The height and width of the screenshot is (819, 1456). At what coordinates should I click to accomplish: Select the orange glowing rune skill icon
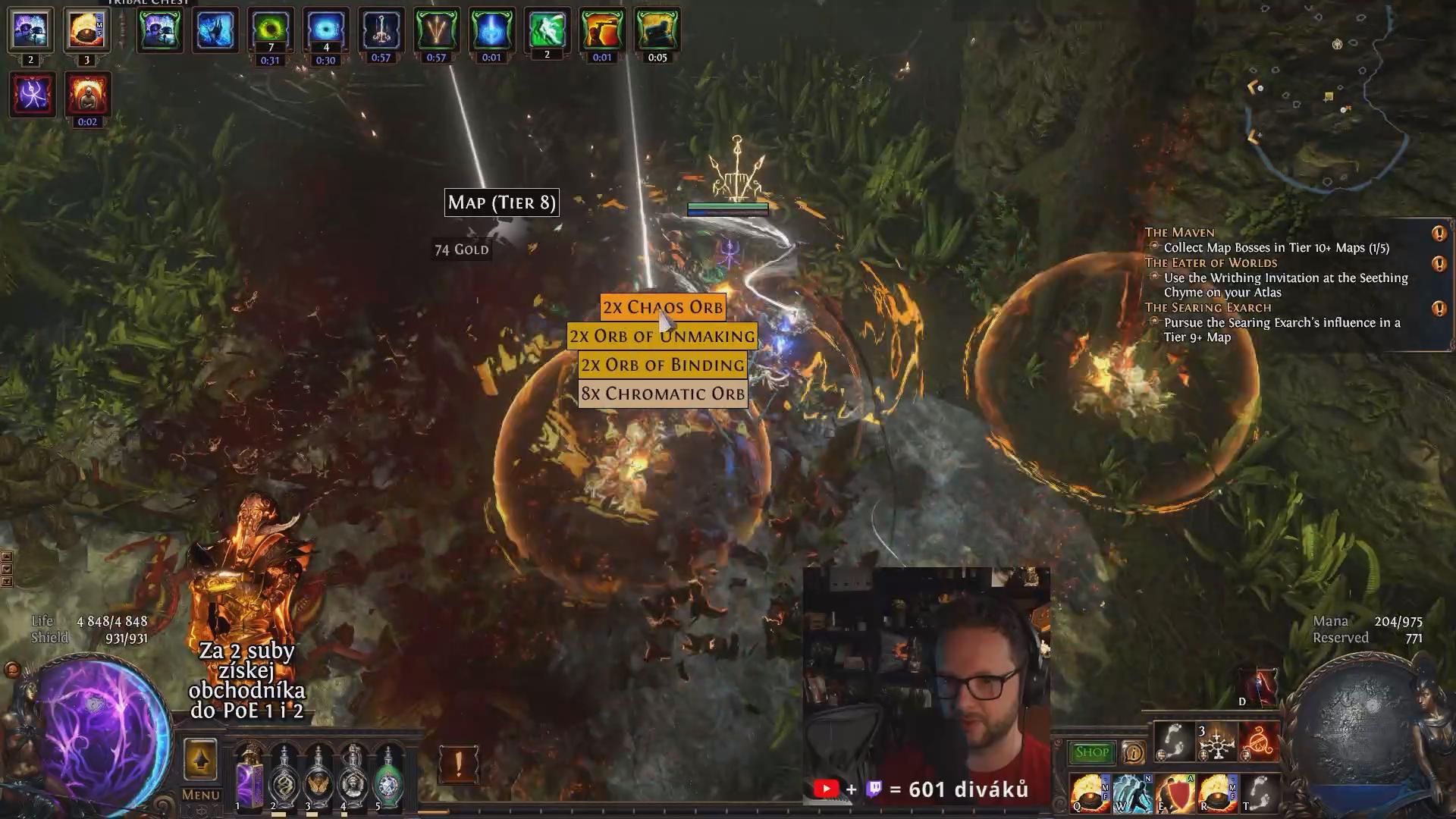1260,742
